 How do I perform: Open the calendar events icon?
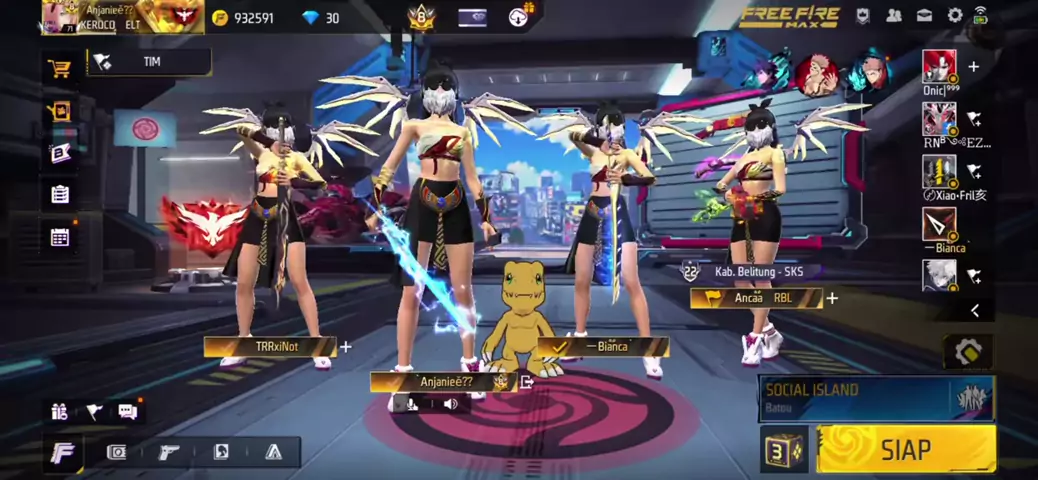[x=60, y=237]
